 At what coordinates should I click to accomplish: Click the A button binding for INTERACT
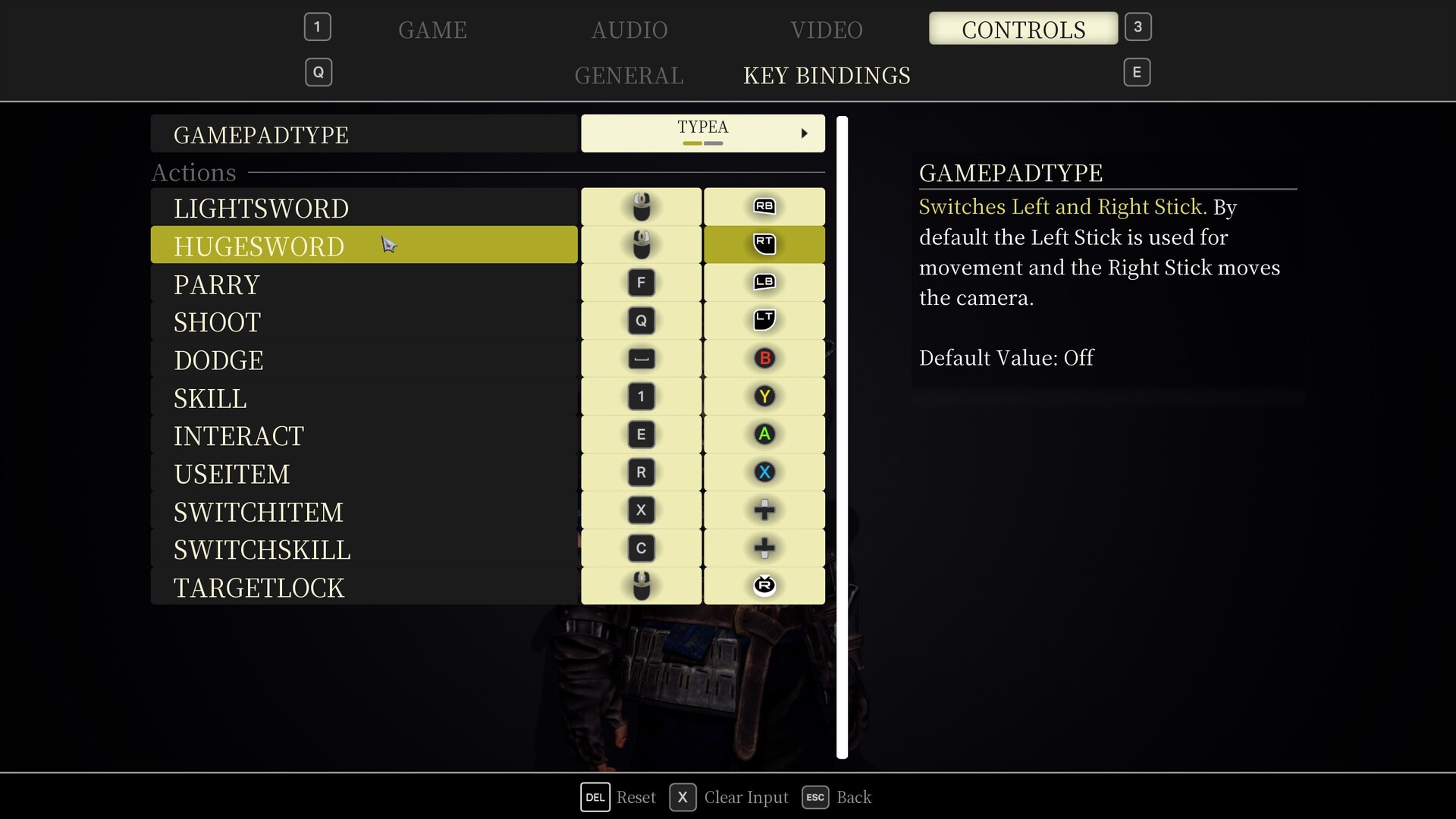point(764,434)
